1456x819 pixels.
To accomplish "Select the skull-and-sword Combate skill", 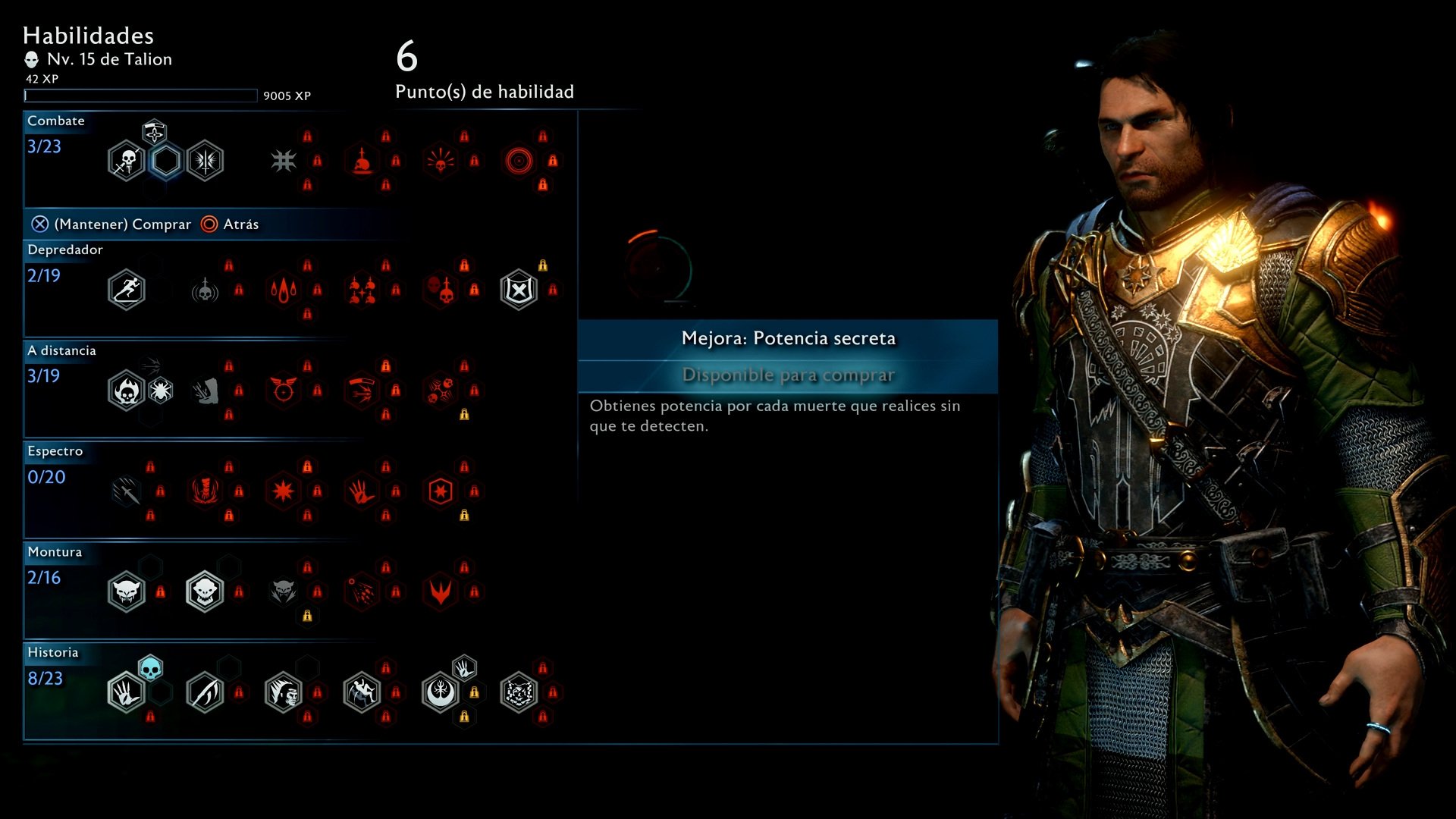I will coord(126,161).
